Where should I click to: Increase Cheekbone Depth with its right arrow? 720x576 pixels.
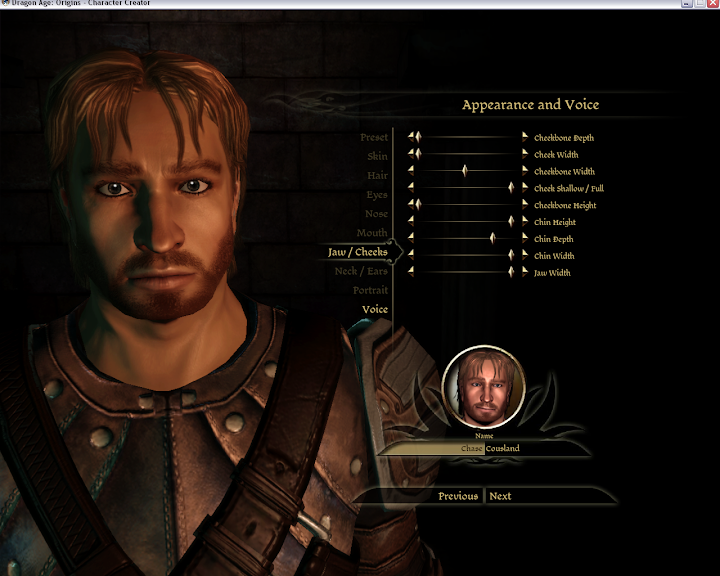tap(524, 137)
